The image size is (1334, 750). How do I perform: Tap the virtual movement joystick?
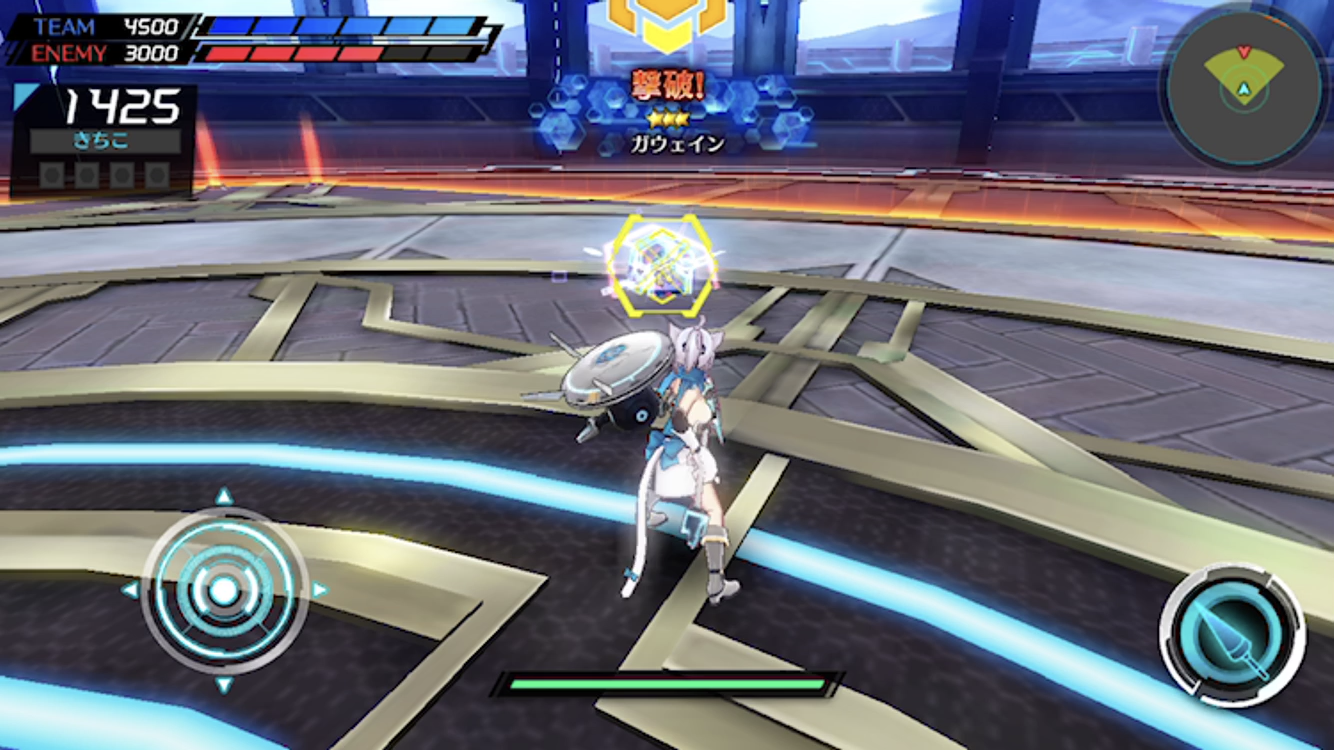(x=224, y=590)
